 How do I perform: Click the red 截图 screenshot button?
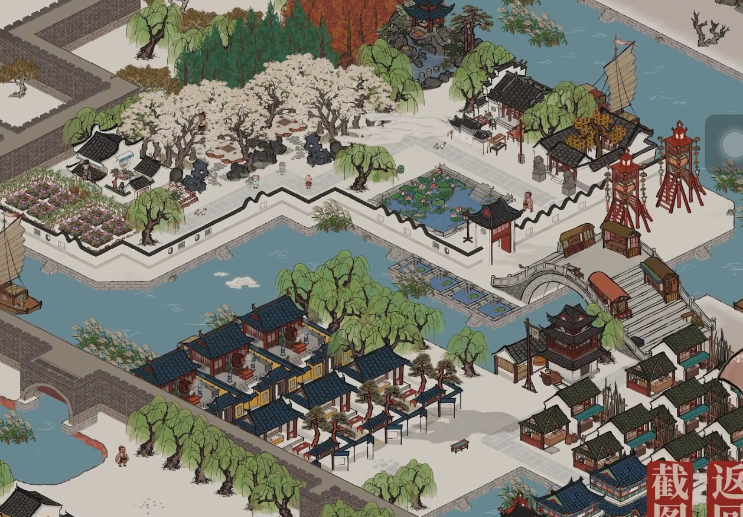coord(670,490)
